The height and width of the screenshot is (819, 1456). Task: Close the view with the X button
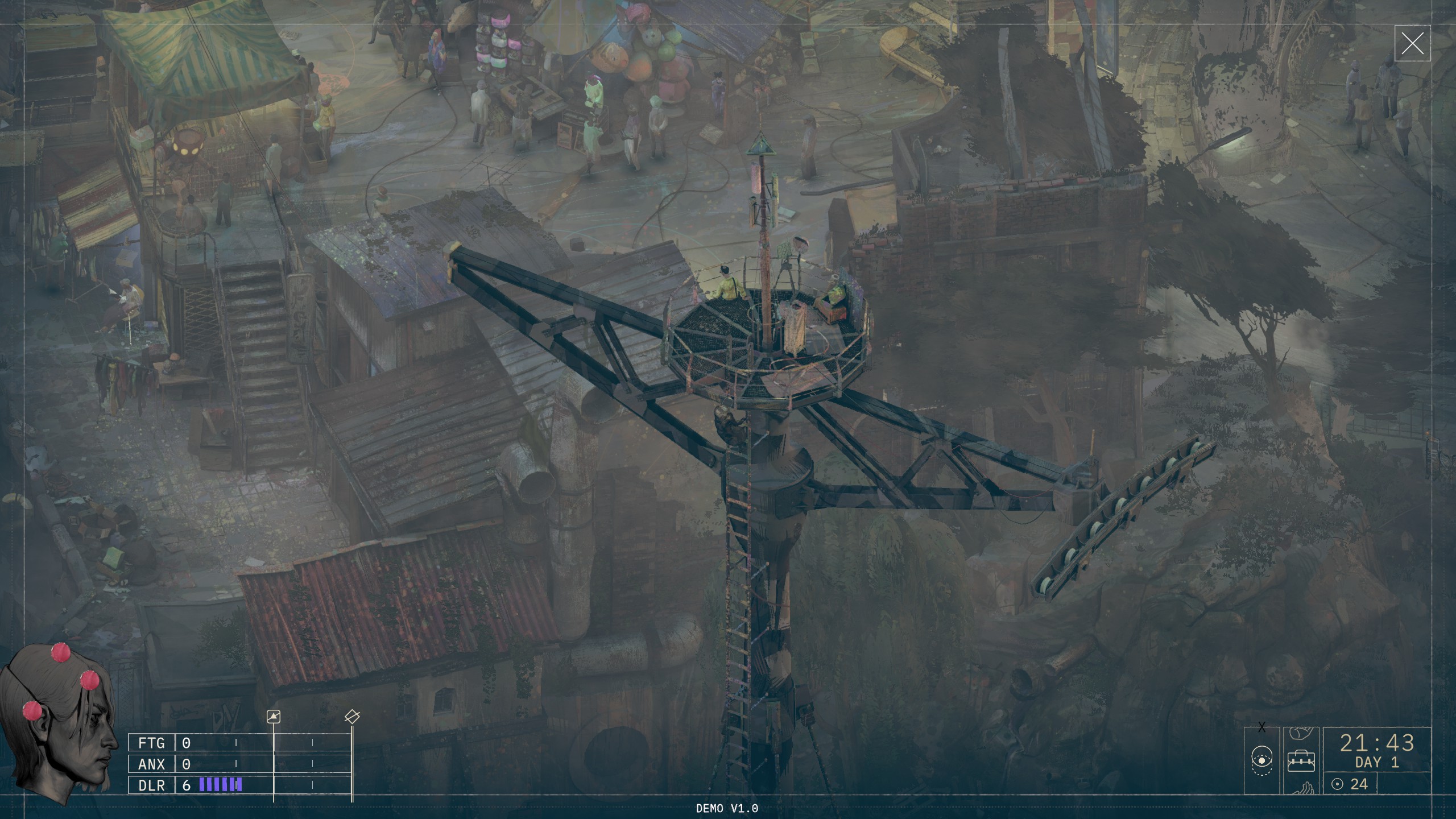pyautogui.click(x=1412, y=43)
